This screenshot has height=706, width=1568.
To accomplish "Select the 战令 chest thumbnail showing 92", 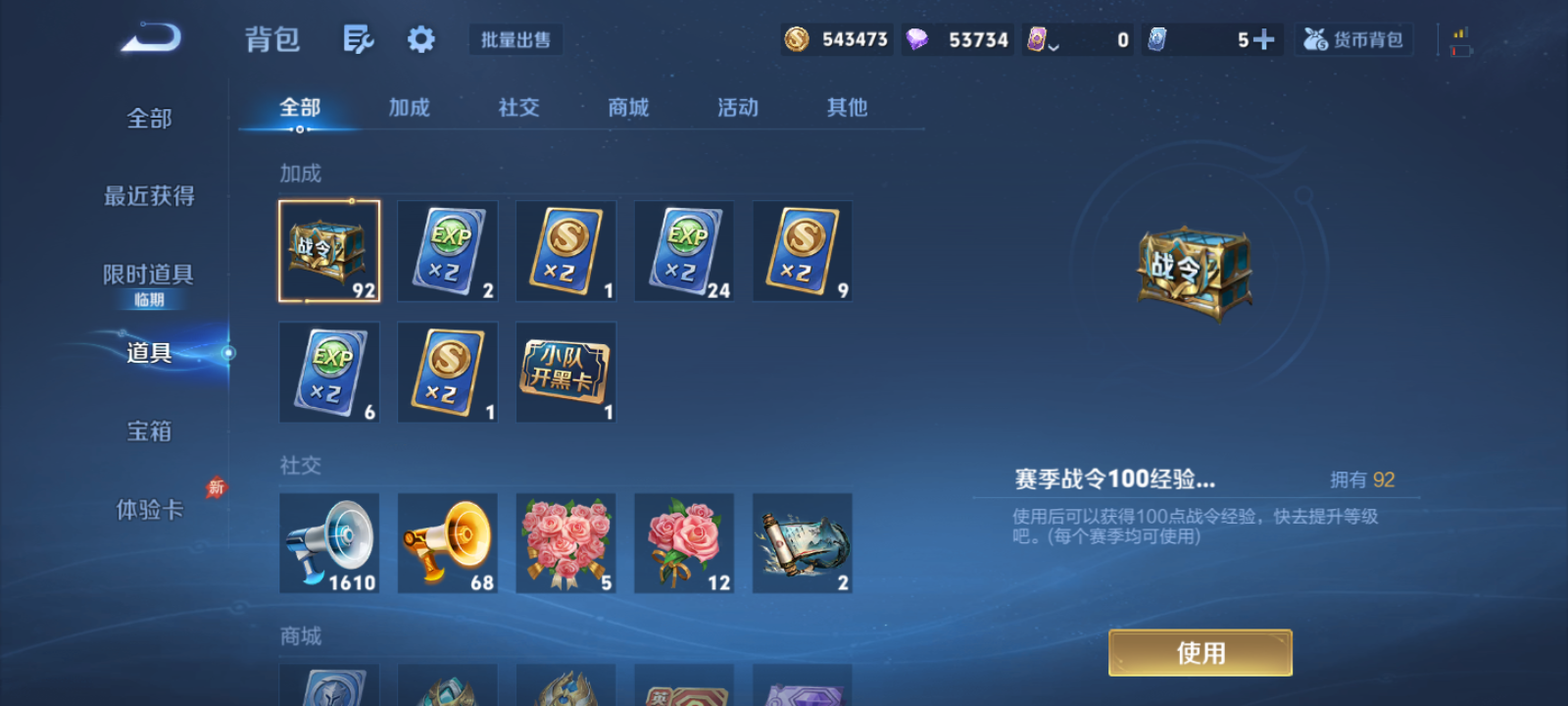I will pyautogui.click(x=329, y=250).
